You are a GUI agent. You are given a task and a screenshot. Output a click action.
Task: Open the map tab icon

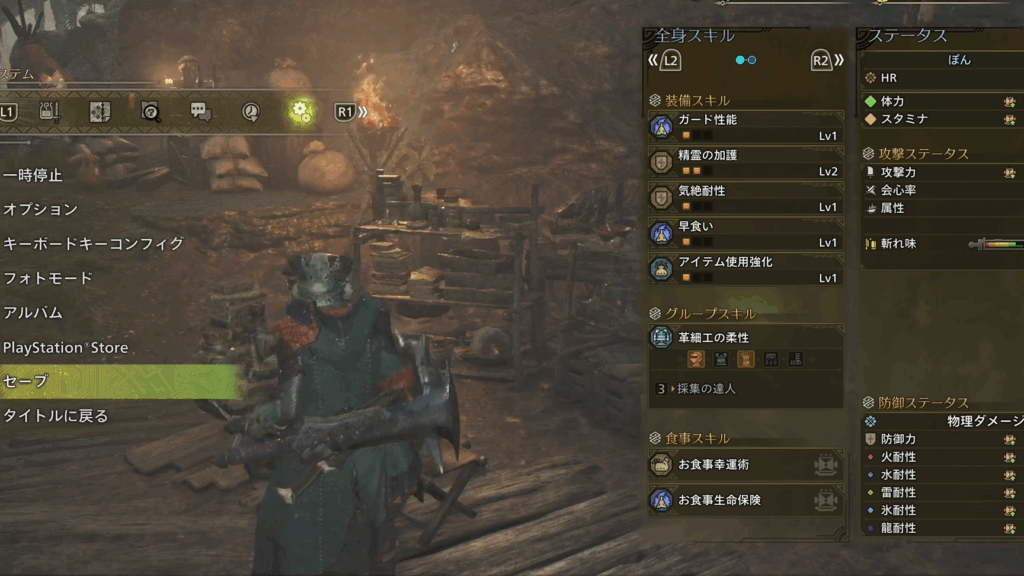point(100,111)
